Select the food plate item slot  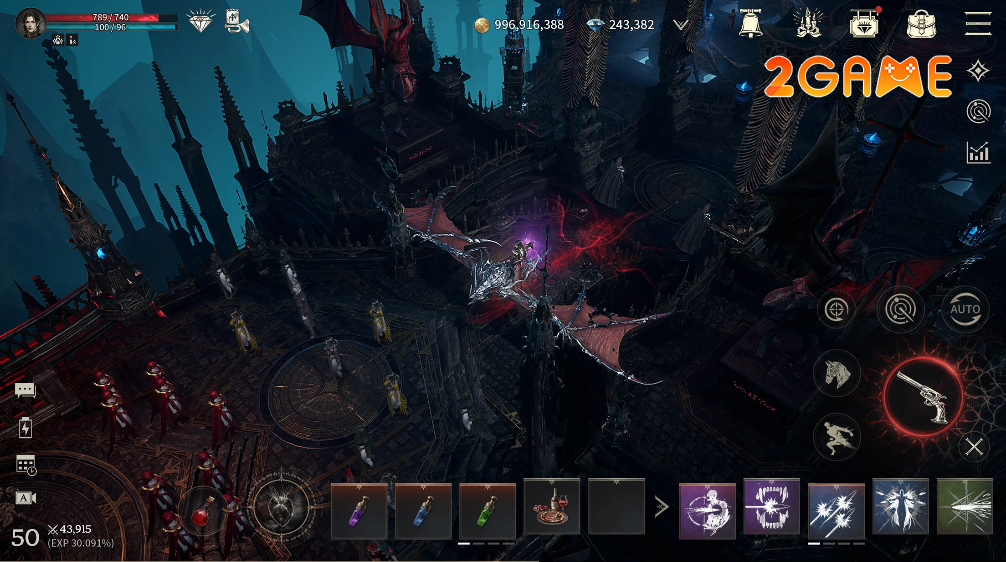pyautogui.click(x=551, y=507)
